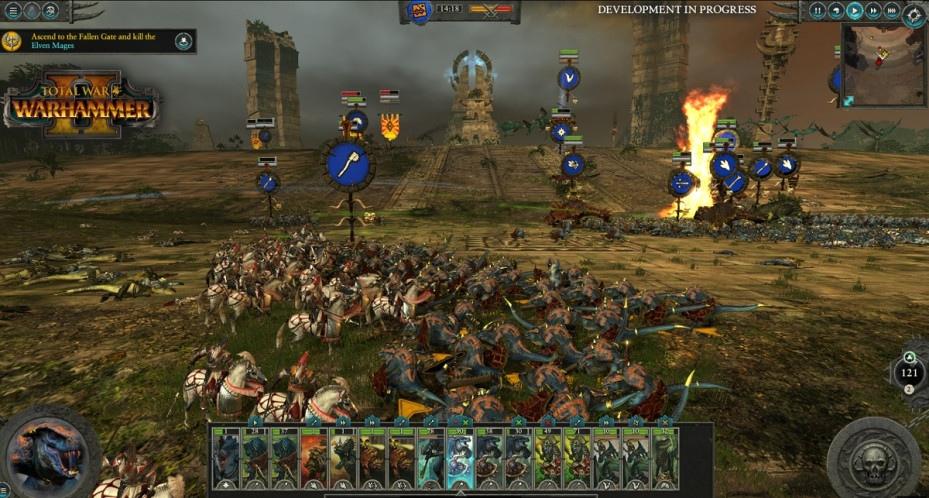Switch to fastest battle speed
Image resolution: width=929 pixels, height=498 pixels.
892,11
